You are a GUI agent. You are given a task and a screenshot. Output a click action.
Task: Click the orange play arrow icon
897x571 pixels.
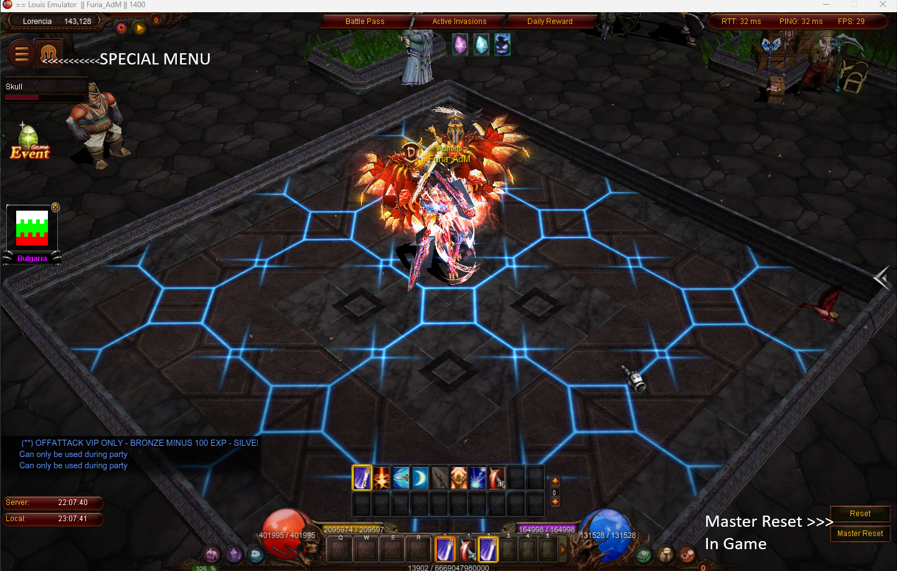coord(140,28)
